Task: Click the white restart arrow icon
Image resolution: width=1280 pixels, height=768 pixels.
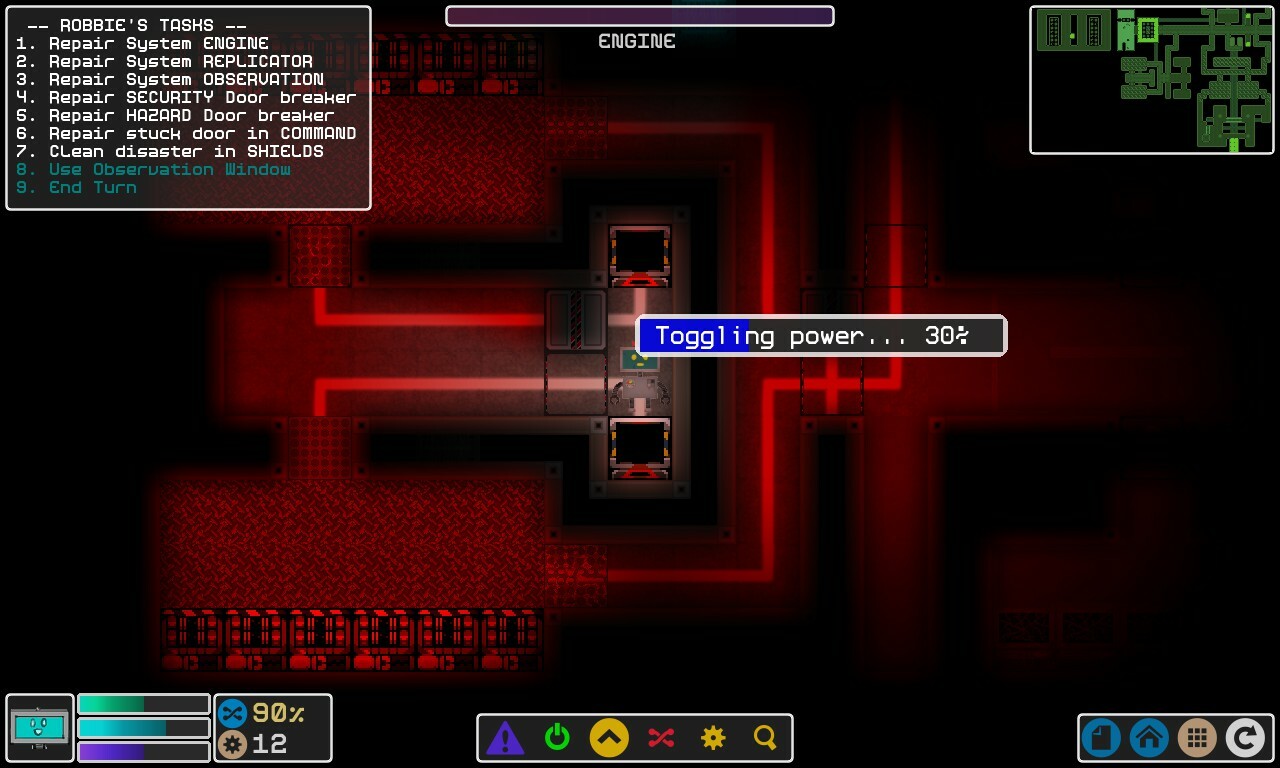Action: coord(1245,737)
